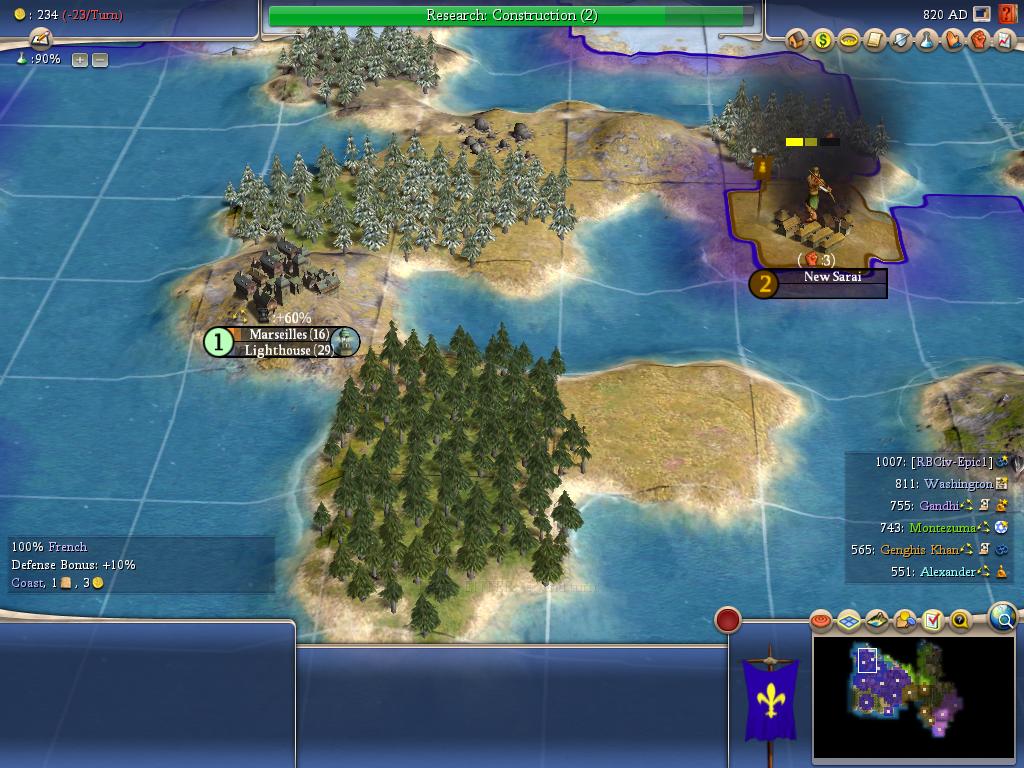Open the Civilopedia red question mark book
Image resolution: width=1024 pixels, height=768 pixels.
point(1007,14)
